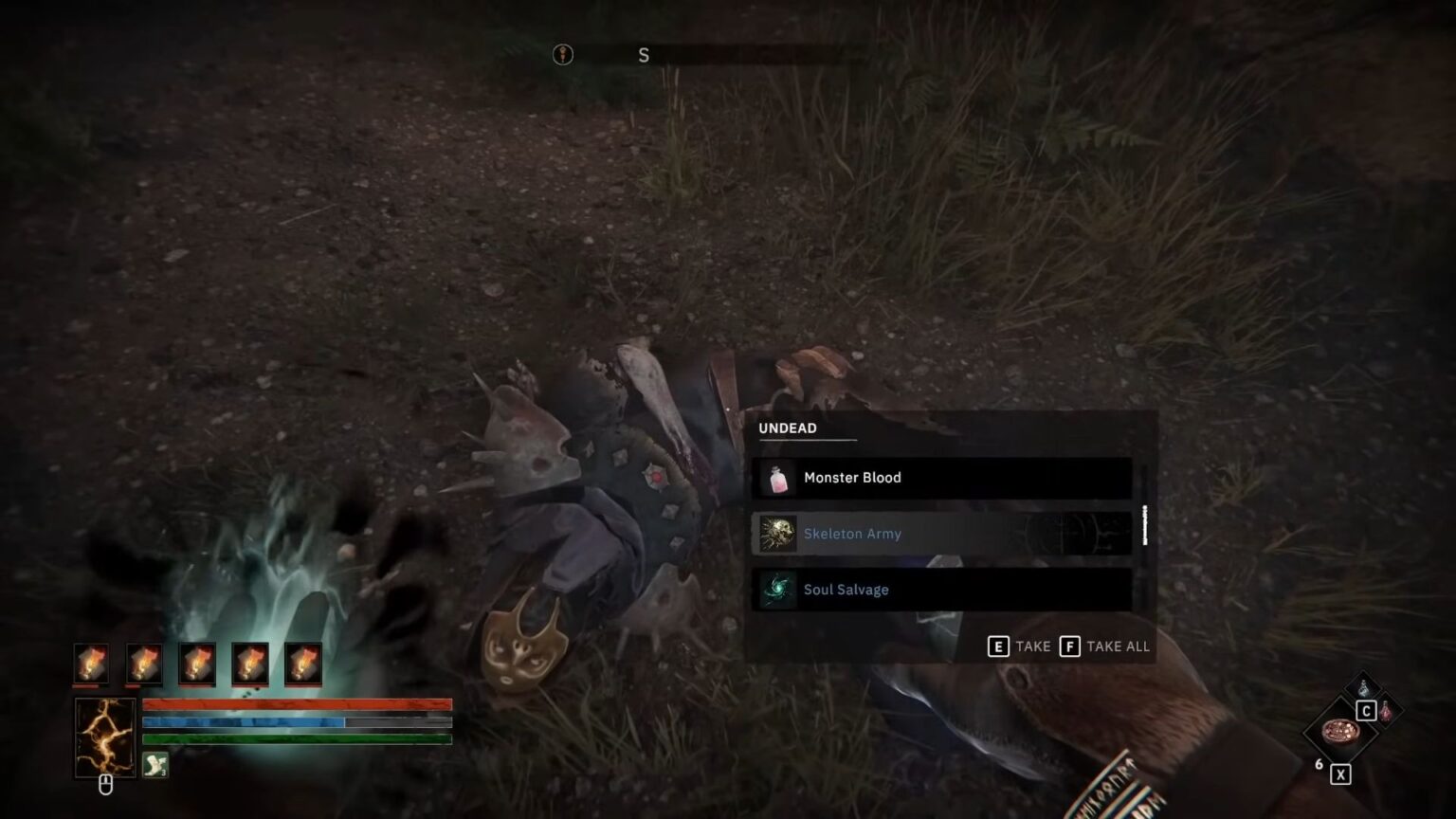Select the lightning spell card icon

coord(104,737)
